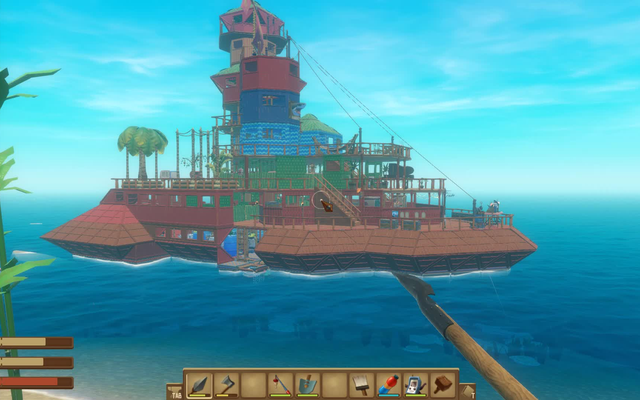This screenshot has width=640, height=400.
Task: Equip the building hammer from the hotbar
Action: (x=441, y=384)
